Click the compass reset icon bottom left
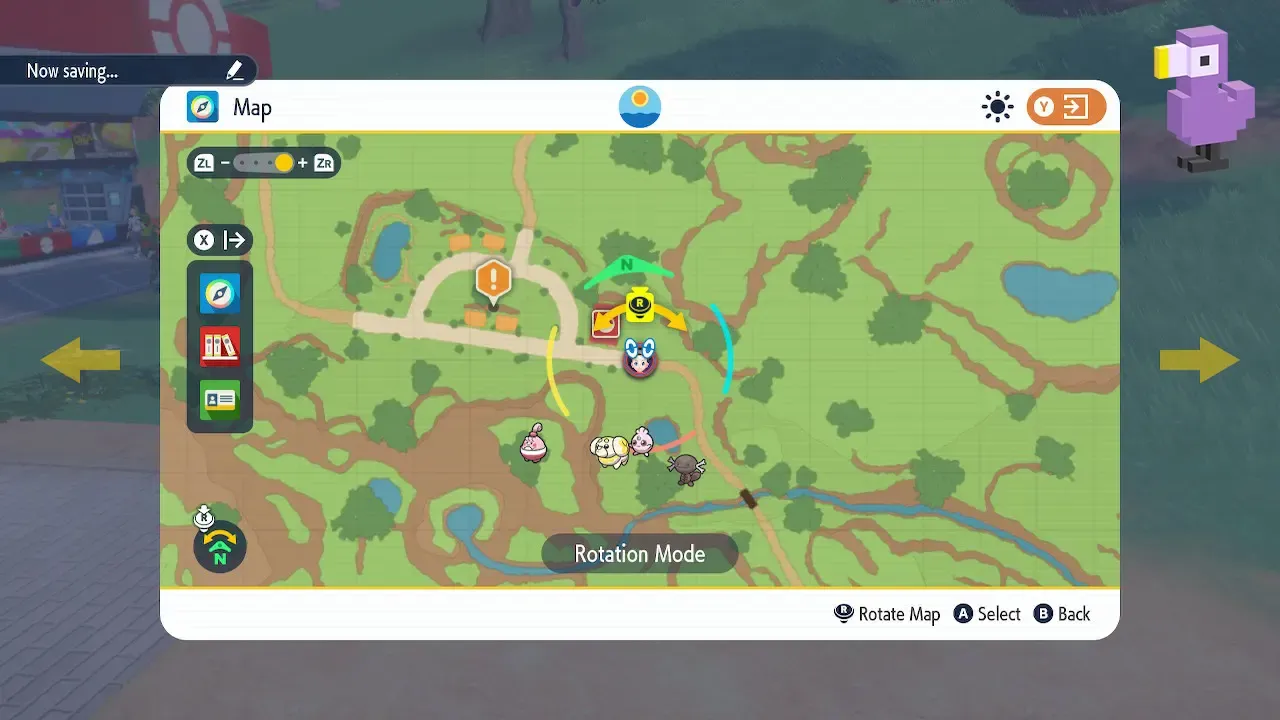 tap(218, 546)
